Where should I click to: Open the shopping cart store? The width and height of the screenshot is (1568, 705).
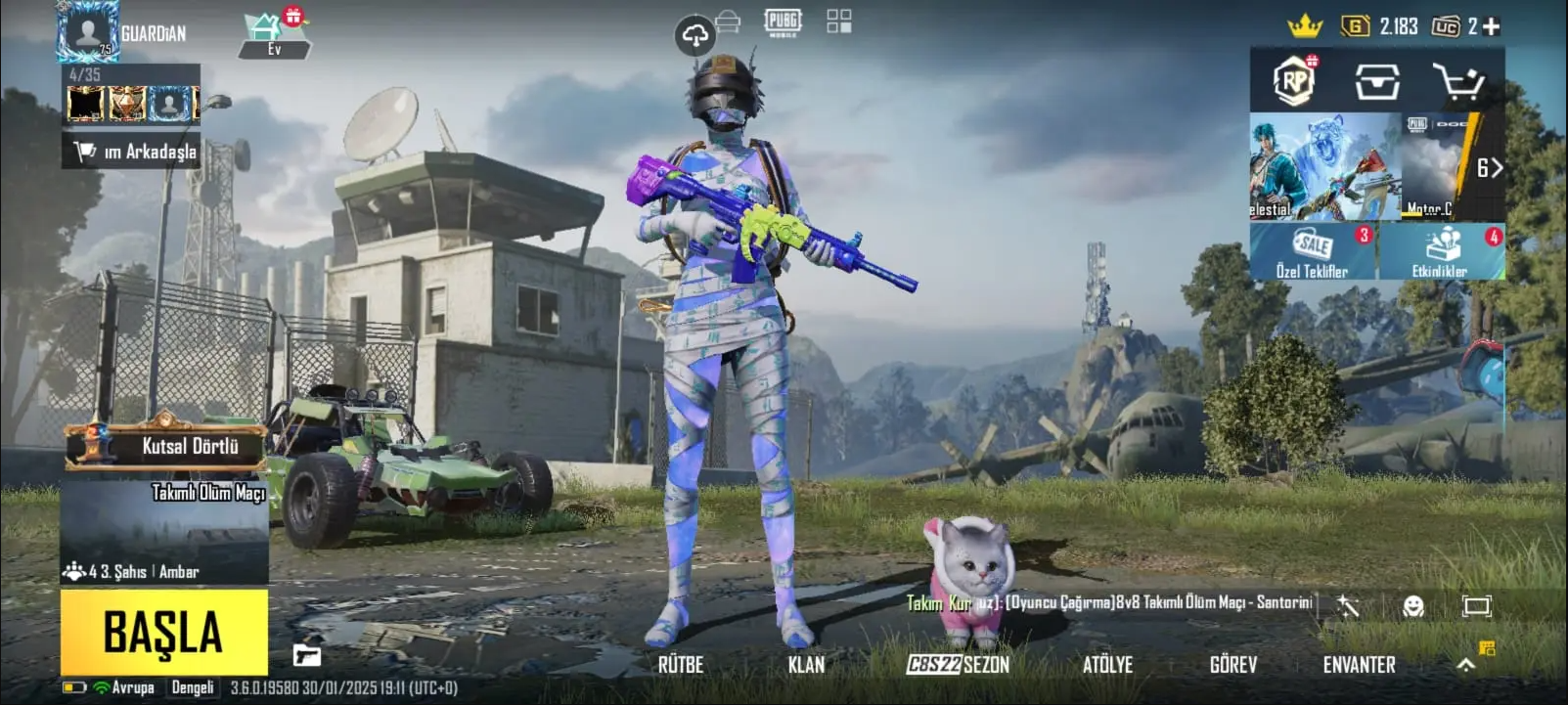[1457, 82]
